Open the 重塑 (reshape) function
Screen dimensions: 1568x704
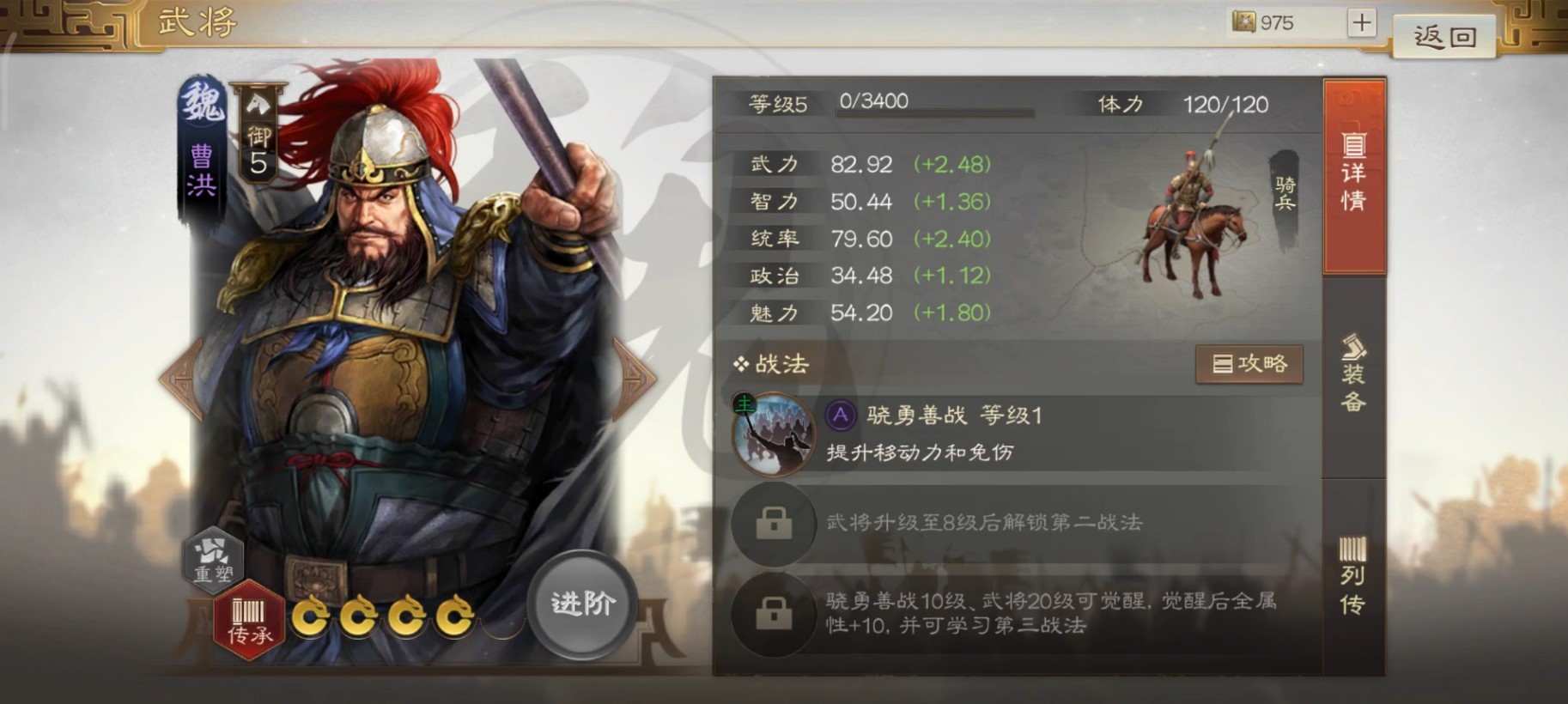(214, 559)
